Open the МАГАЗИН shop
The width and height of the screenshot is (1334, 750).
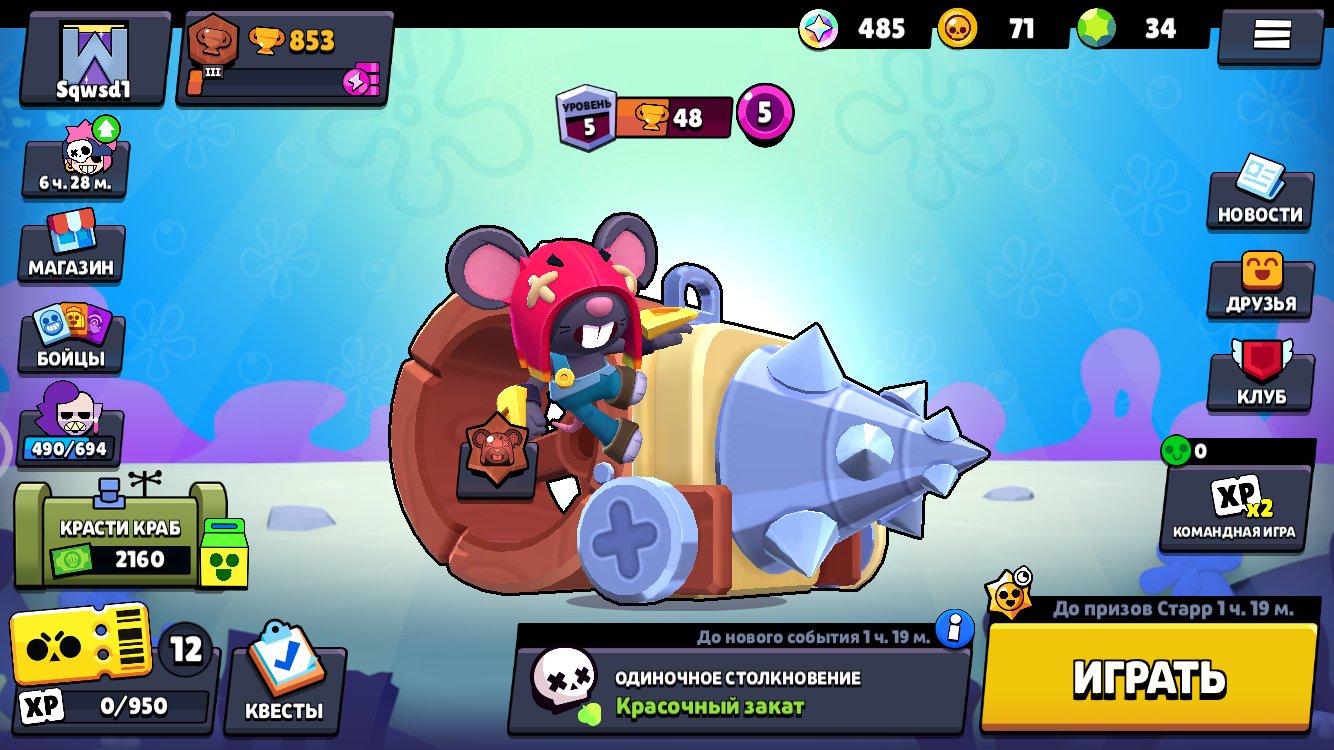tap(71, 246)
